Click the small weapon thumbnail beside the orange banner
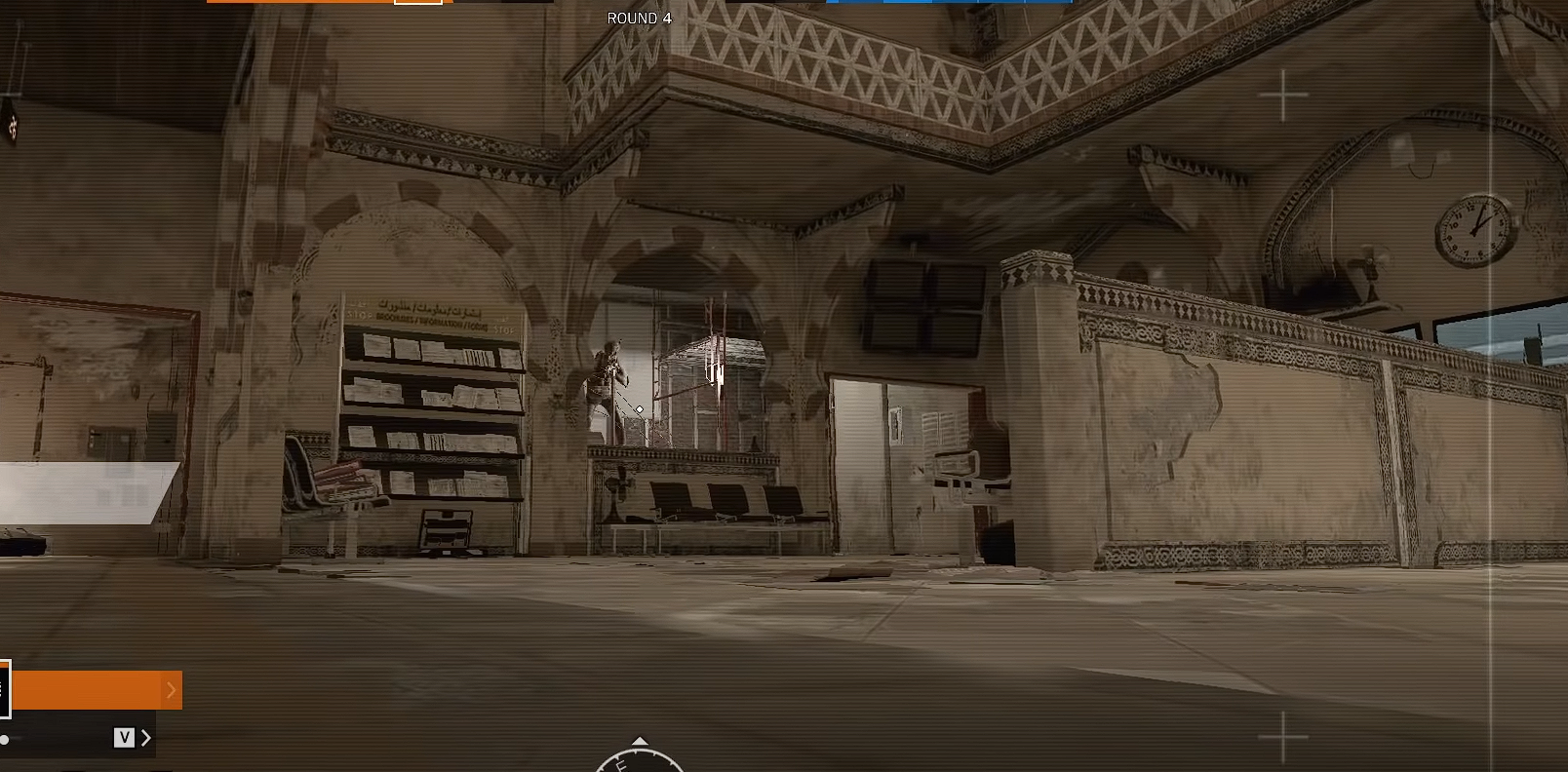The height and width of the screenshot is (772, 1568). coord(5,688)
